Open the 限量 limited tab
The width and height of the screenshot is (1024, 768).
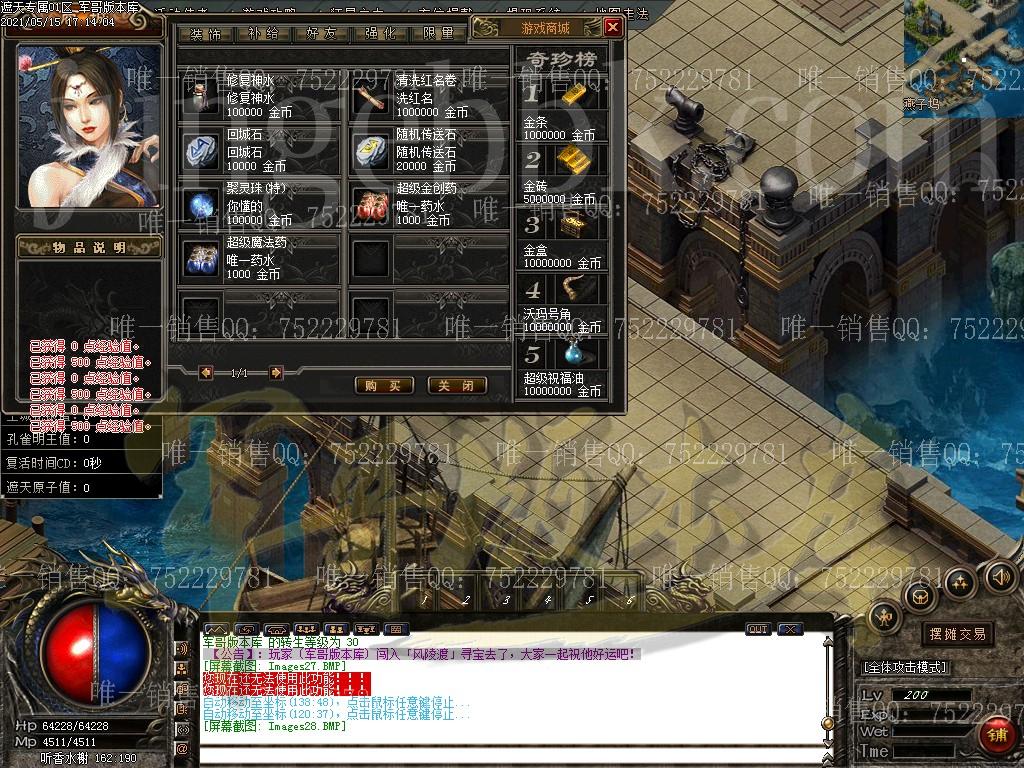coord(438,33)
